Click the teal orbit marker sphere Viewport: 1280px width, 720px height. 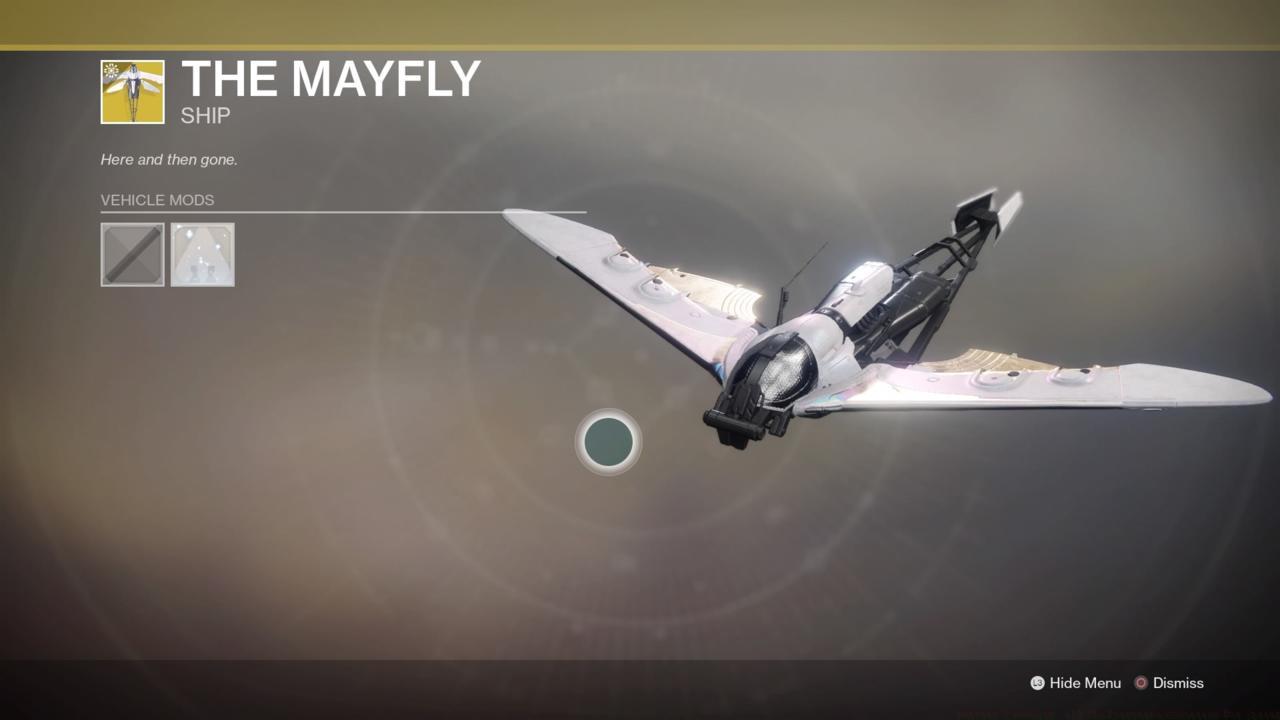608,442
